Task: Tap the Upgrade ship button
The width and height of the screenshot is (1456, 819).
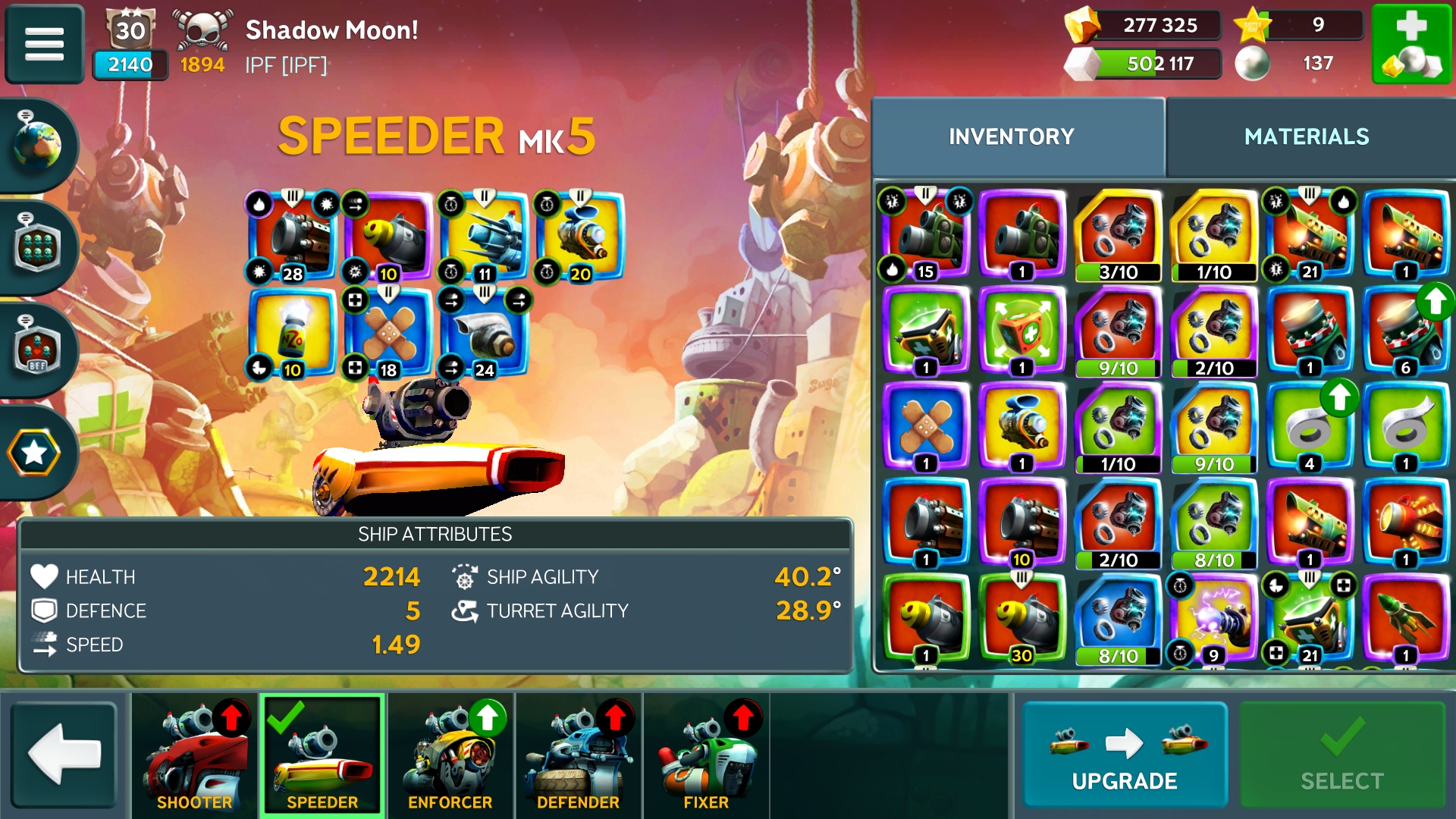Action: pyautogui.click(x=1125, y=755)
